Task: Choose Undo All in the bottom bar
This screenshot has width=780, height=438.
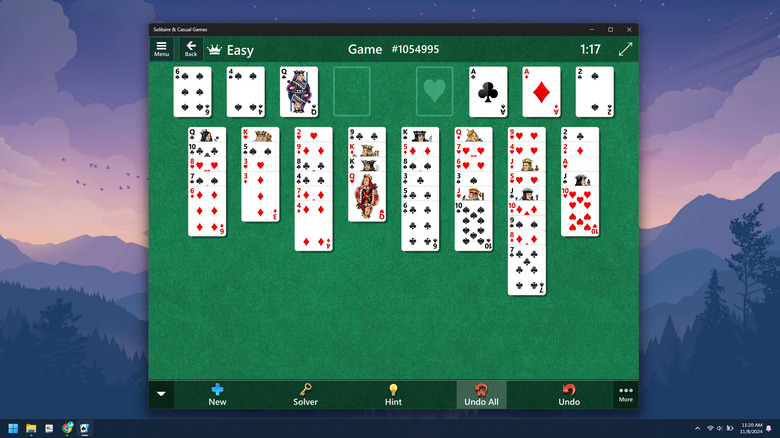Action: pos(481,394)
